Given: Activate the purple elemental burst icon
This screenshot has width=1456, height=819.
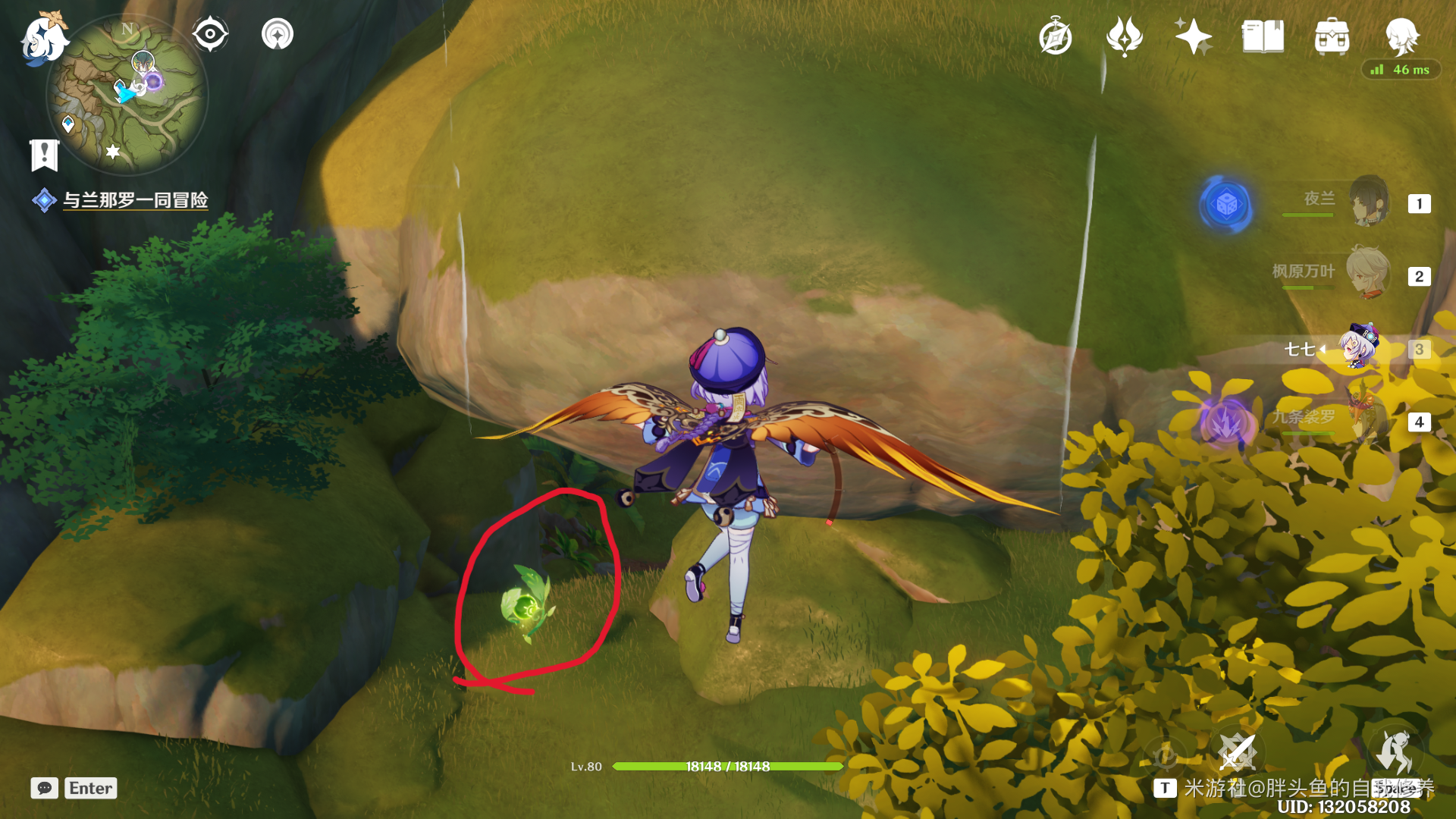Looking at the screenshot, I should point(1225,422).
